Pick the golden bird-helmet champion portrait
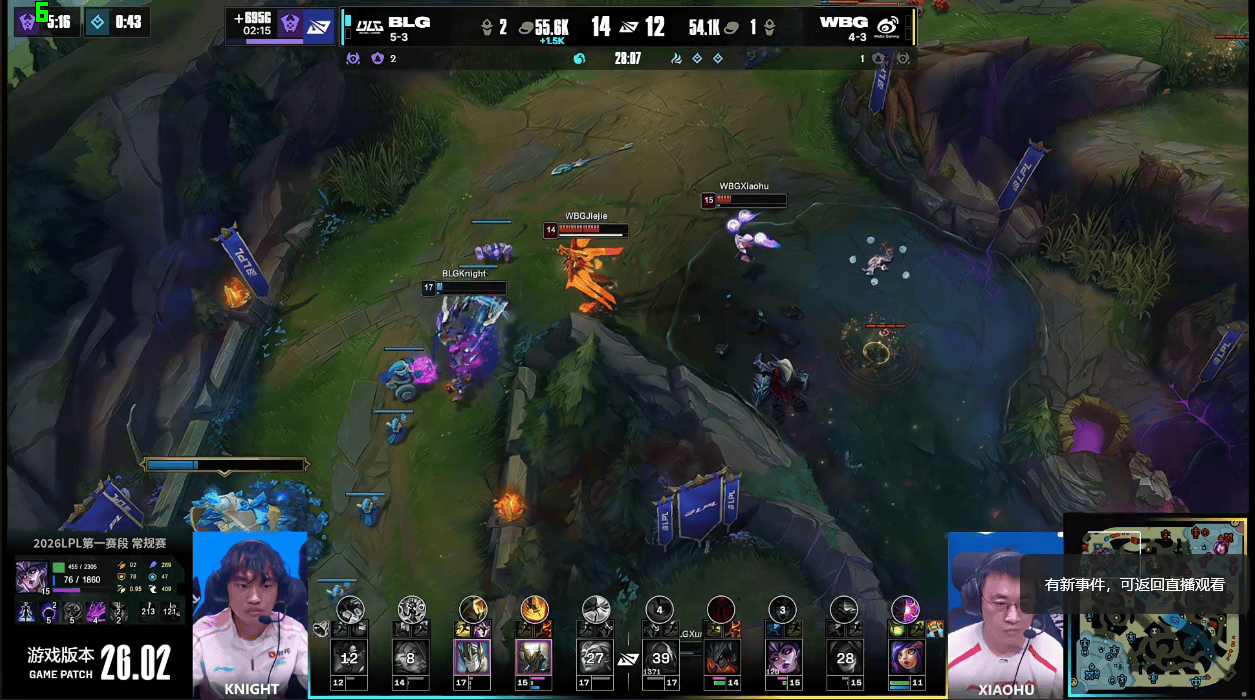The width and height of the screenshot is (1255, 700). pyautogui.click(x=534, y=658)
